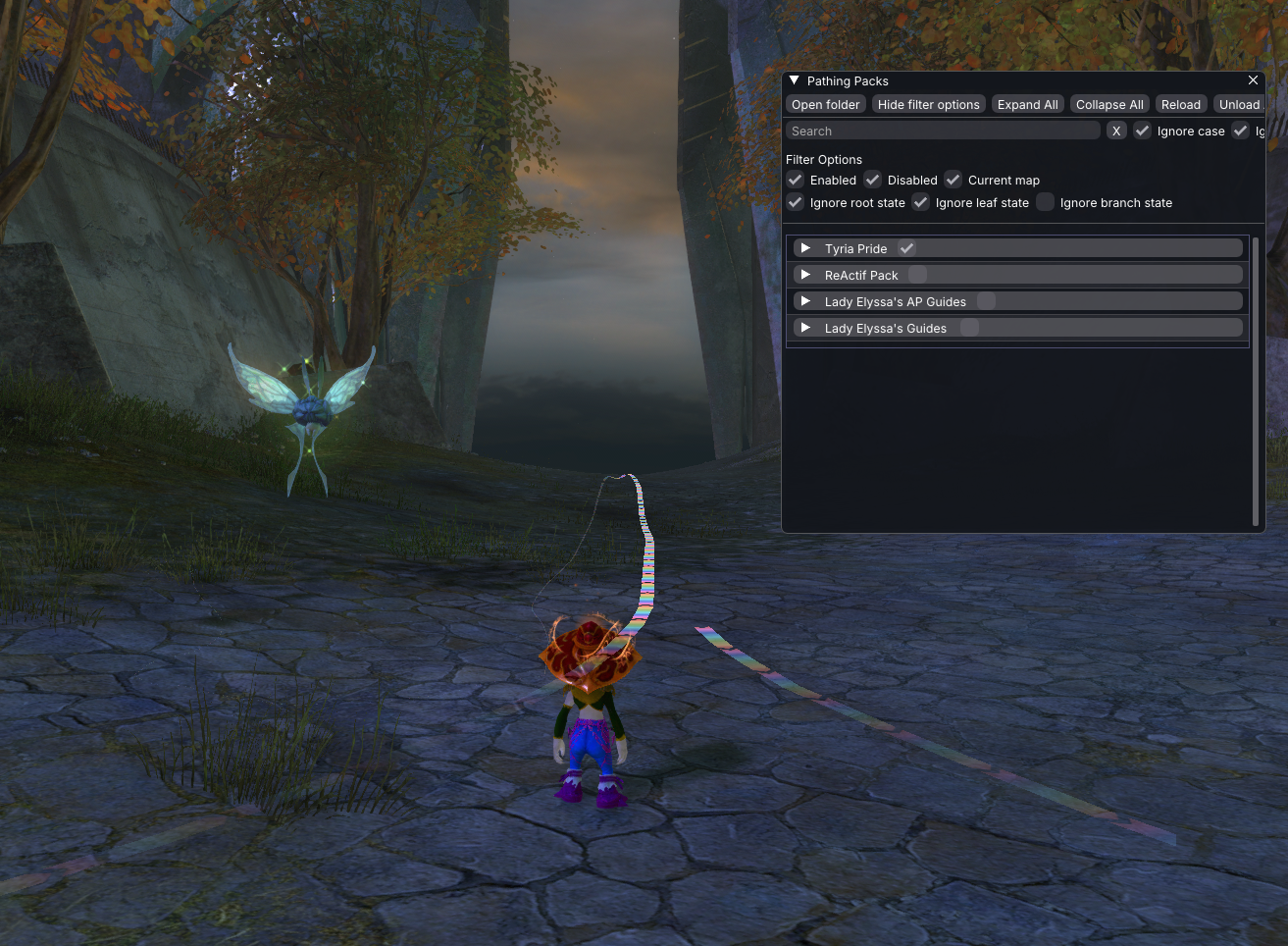Image resolution: width=1288 pixels, height=946 pixels.
Task: Close the Pathing Packs window
Action: (x=1253, y=80)
